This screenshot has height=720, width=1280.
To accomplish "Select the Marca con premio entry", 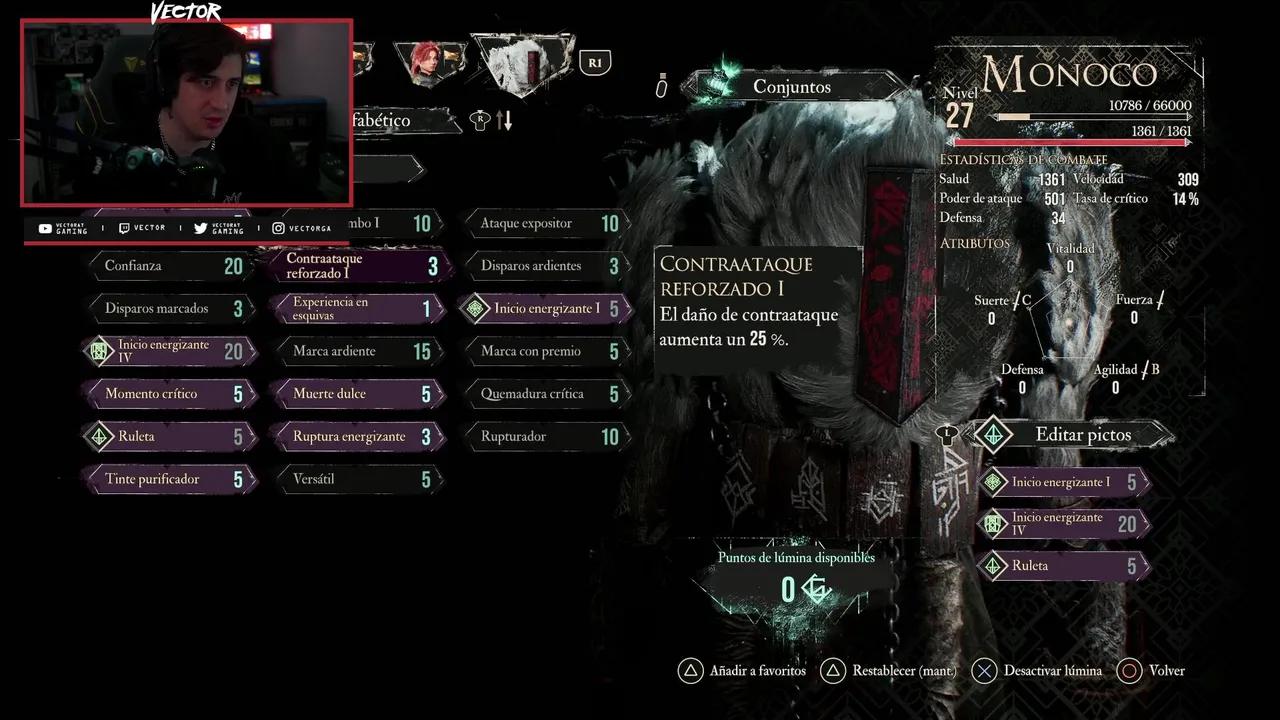I will (546, 352).
